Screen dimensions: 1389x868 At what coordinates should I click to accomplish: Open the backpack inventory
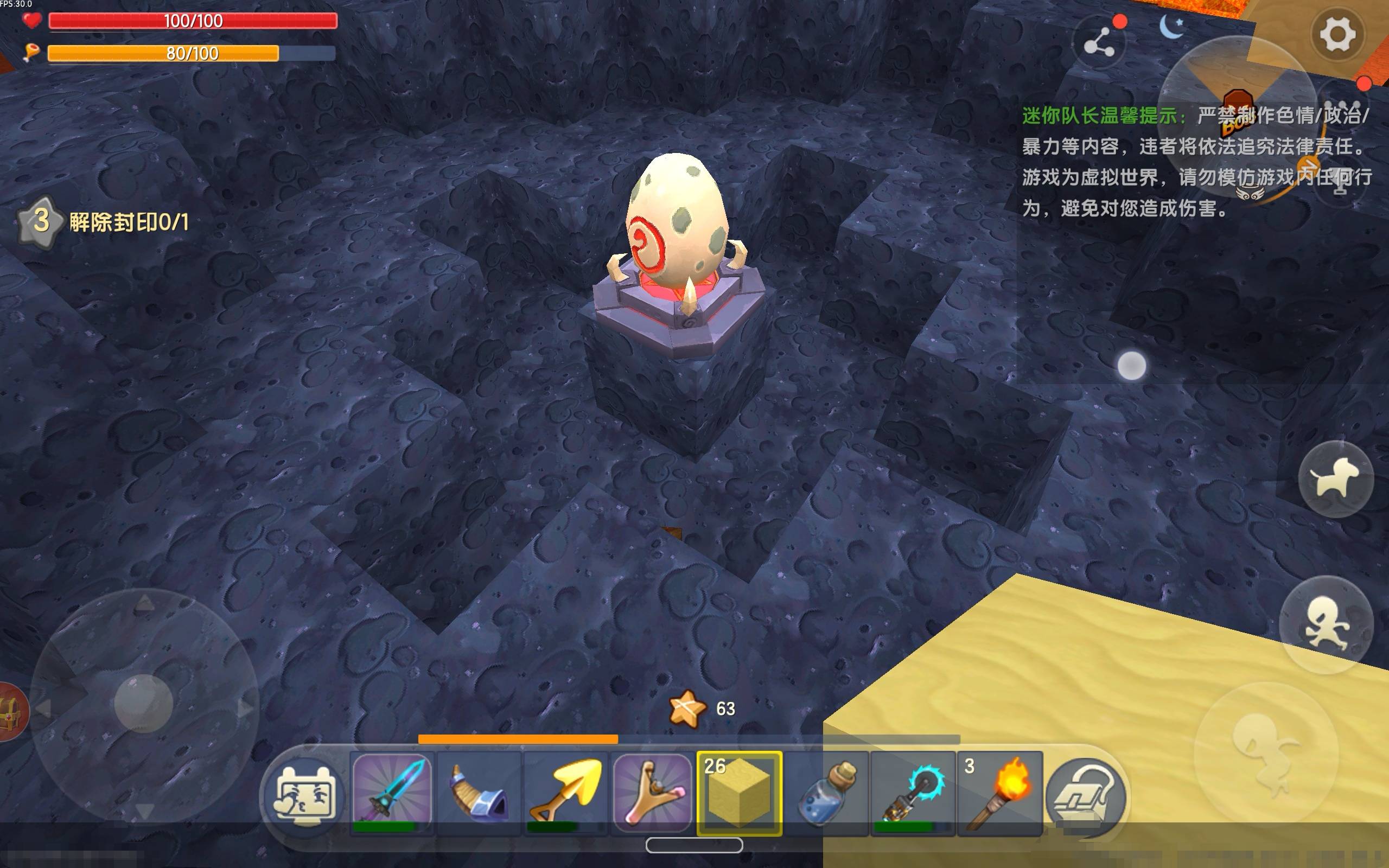coord(1085,796)
